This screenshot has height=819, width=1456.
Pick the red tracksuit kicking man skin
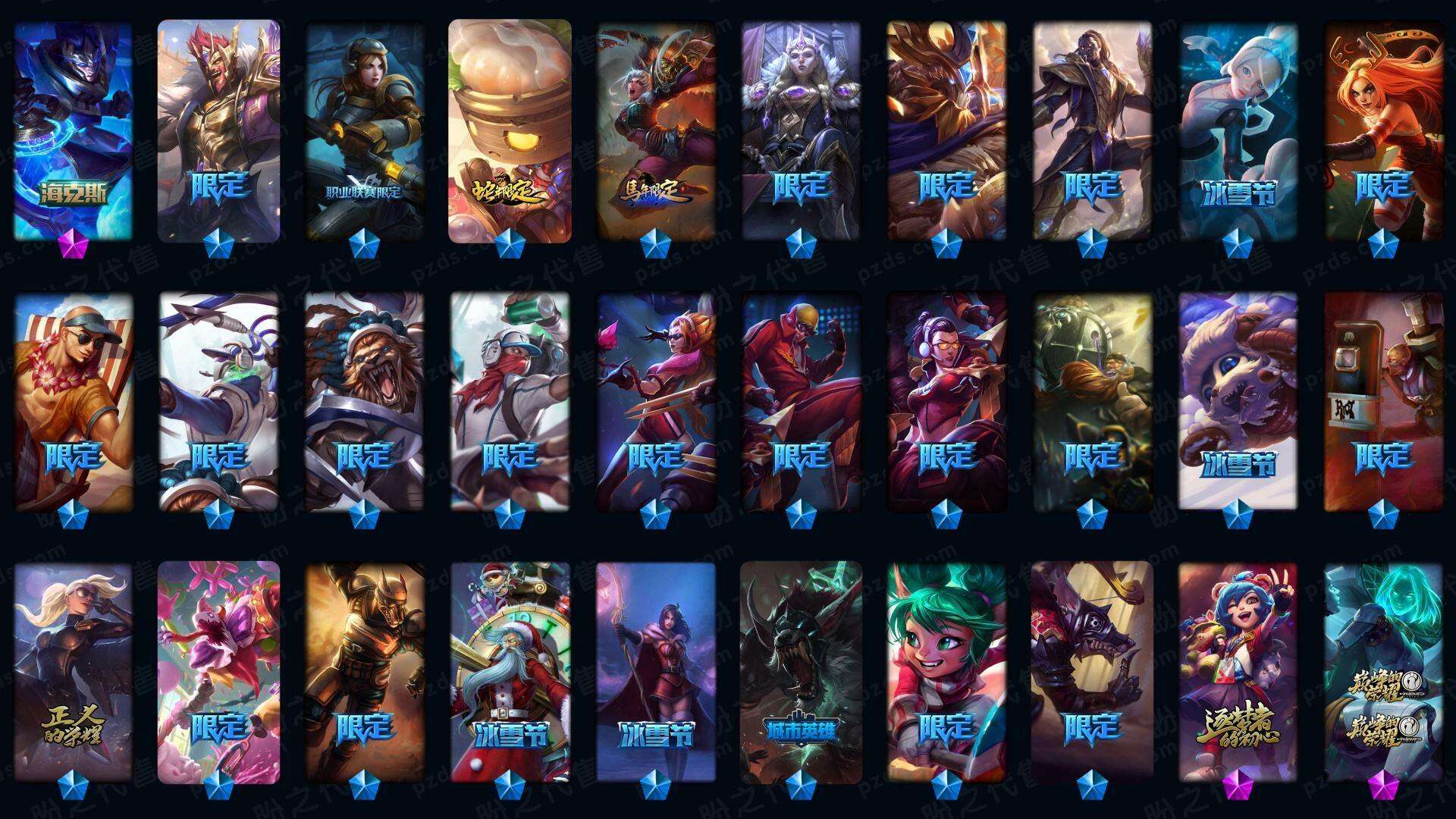(801, 402)
